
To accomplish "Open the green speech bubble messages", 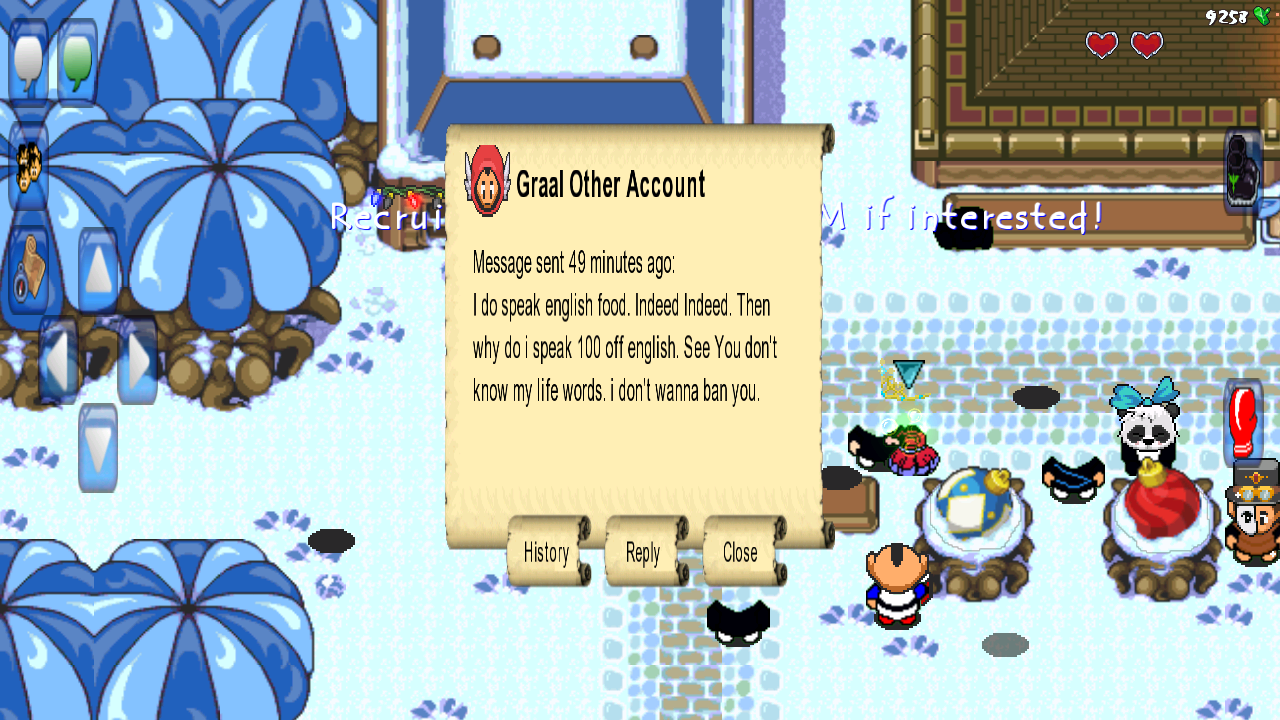I will click(x=77, y=60).
